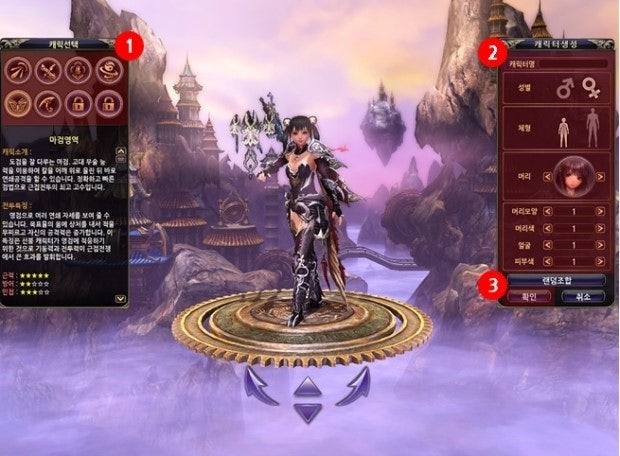
Task: Expand class description with the bottom arrow
Action: click(120, 298)
